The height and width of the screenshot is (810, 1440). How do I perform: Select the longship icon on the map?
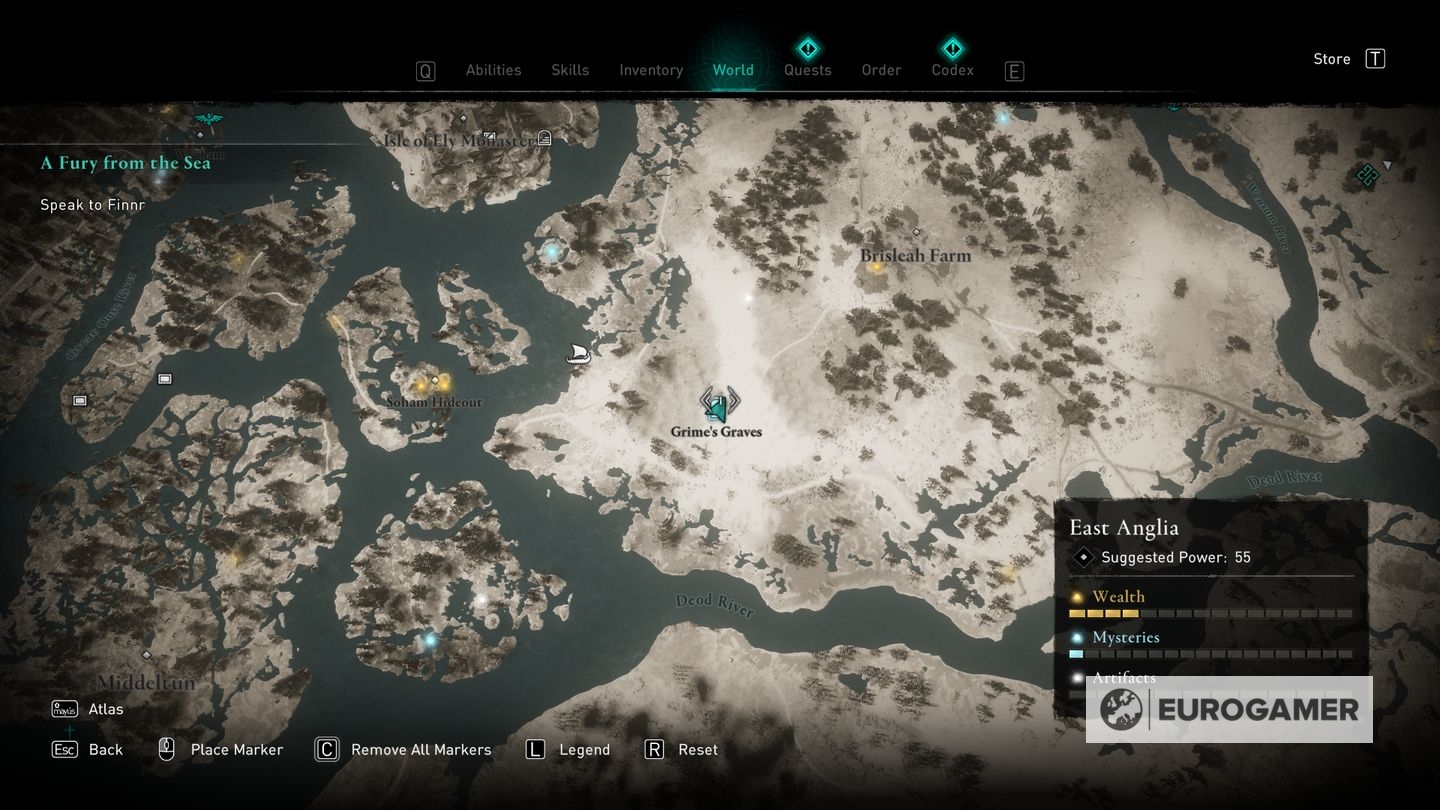[x=577, y=352]
